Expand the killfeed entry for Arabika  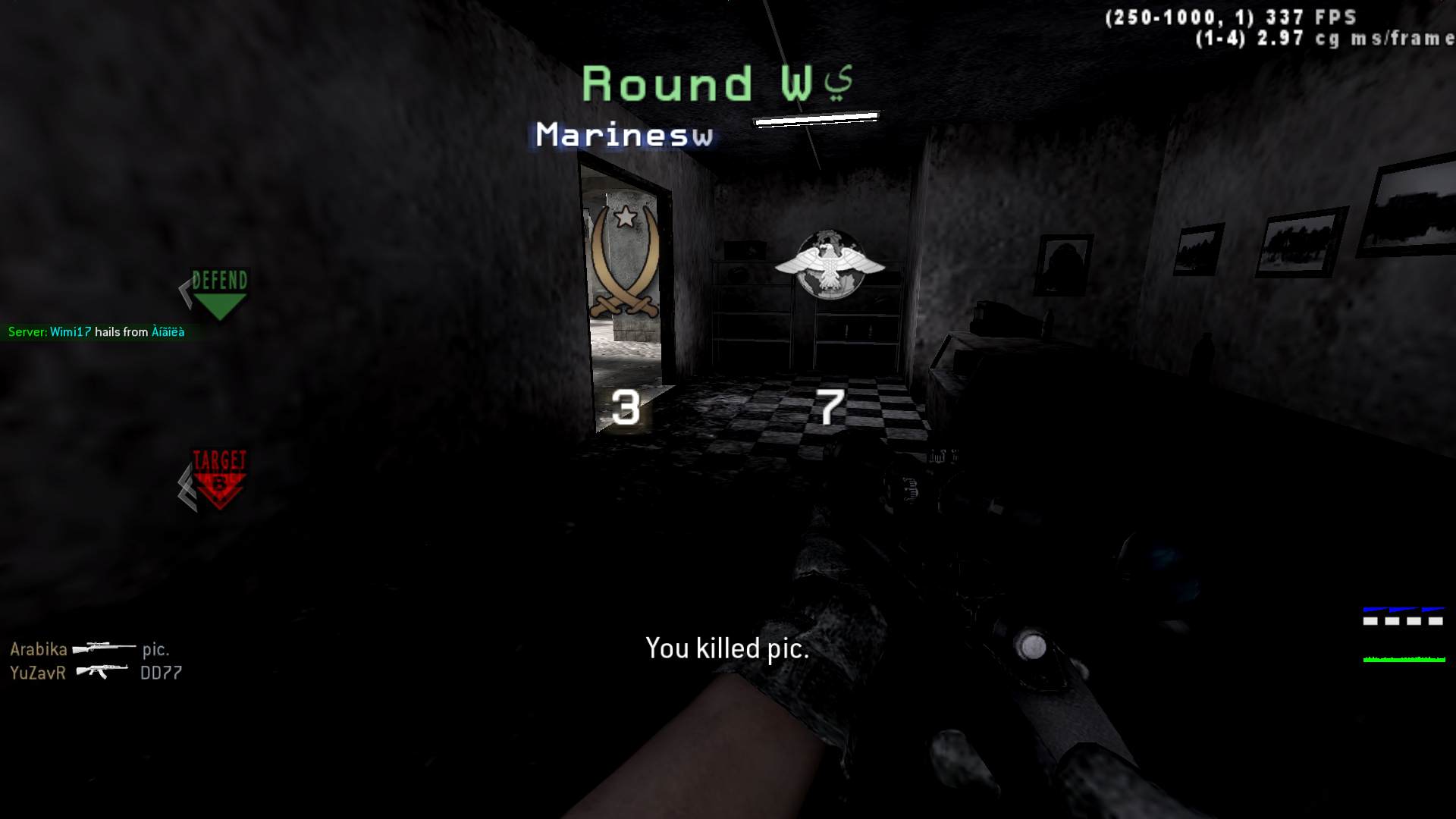pos(89,649)
